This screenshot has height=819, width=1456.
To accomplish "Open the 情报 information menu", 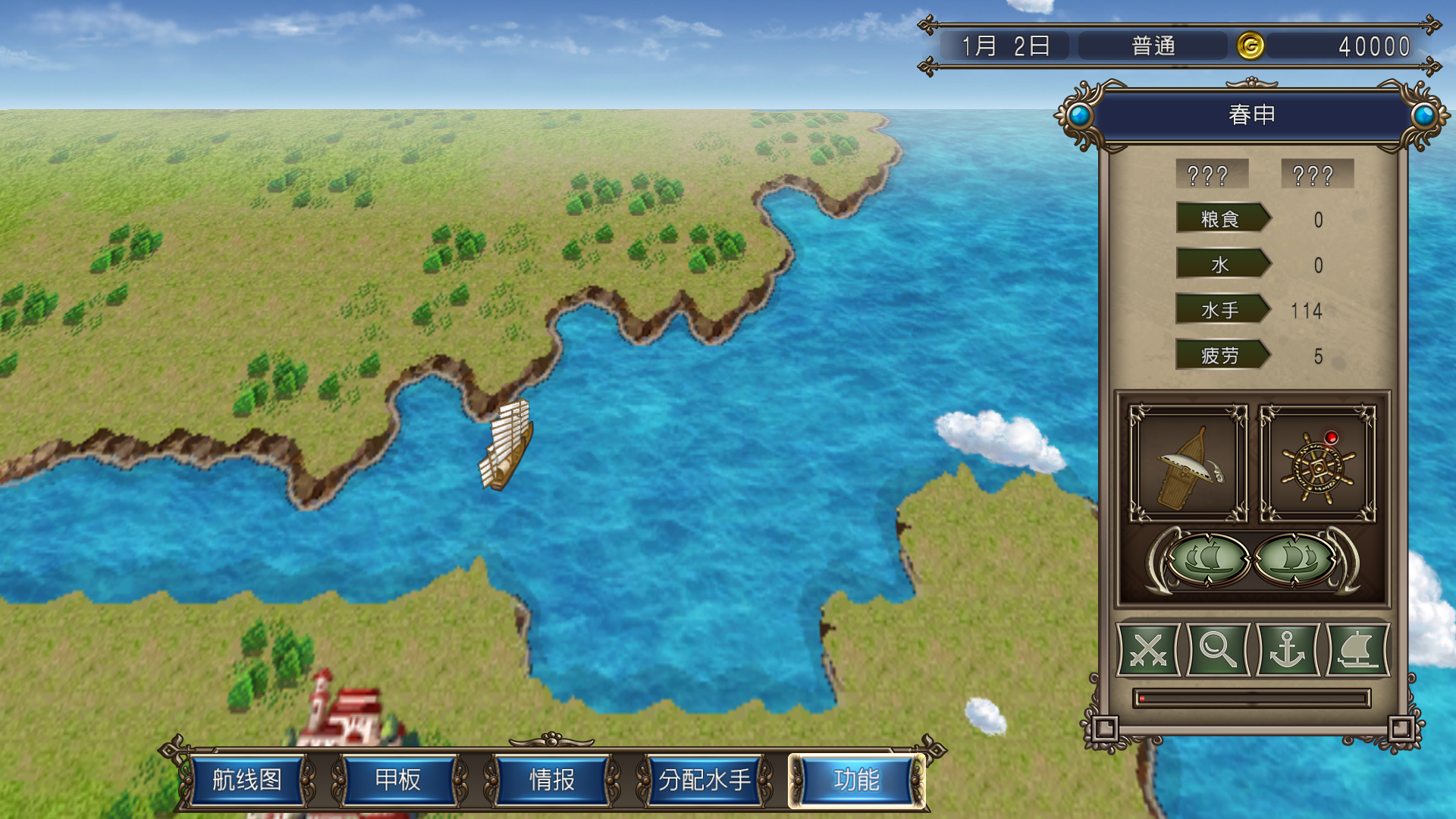I will (551, 780).
